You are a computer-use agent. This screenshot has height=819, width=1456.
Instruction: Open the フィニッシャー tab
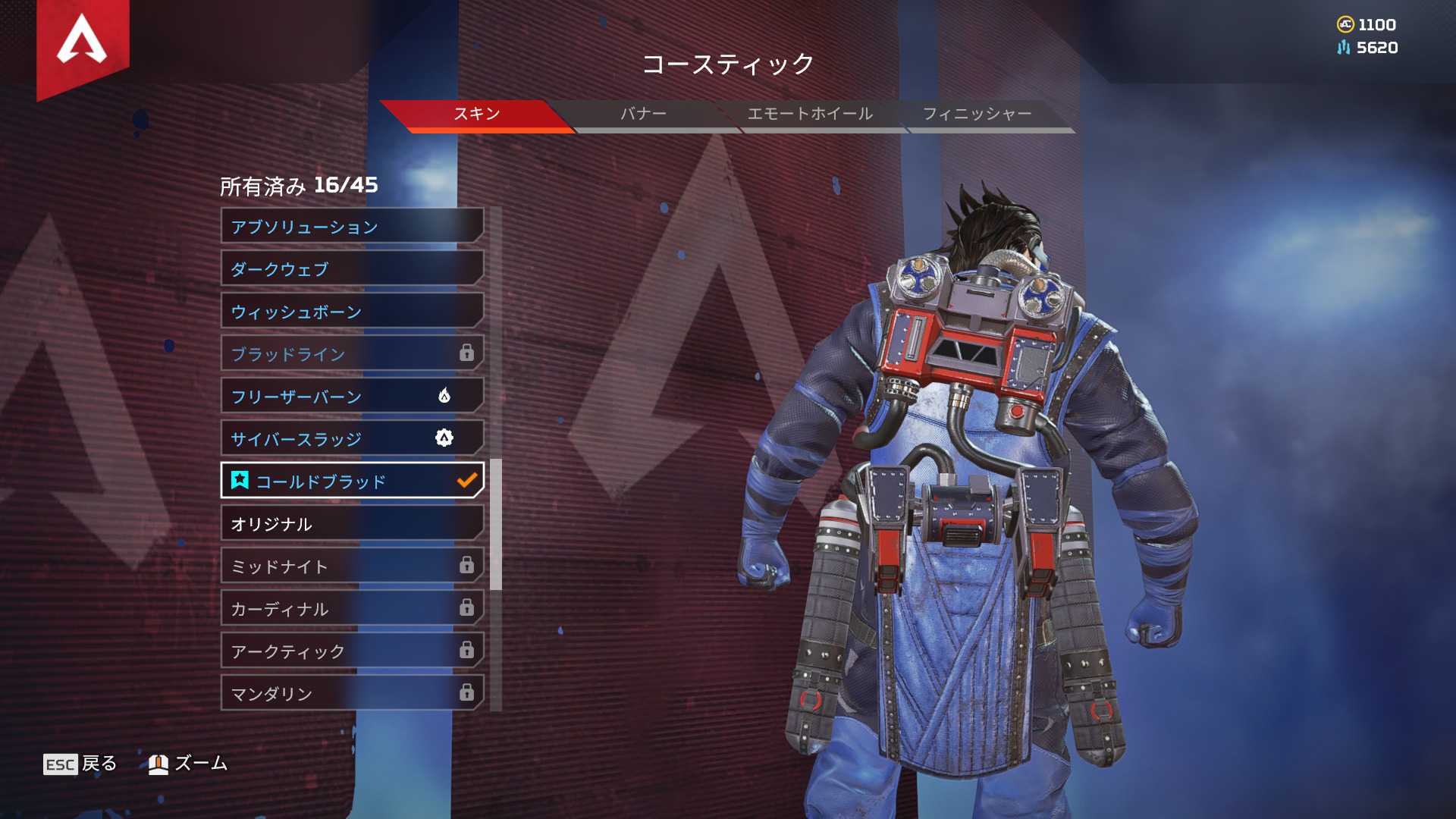(977, 114)
